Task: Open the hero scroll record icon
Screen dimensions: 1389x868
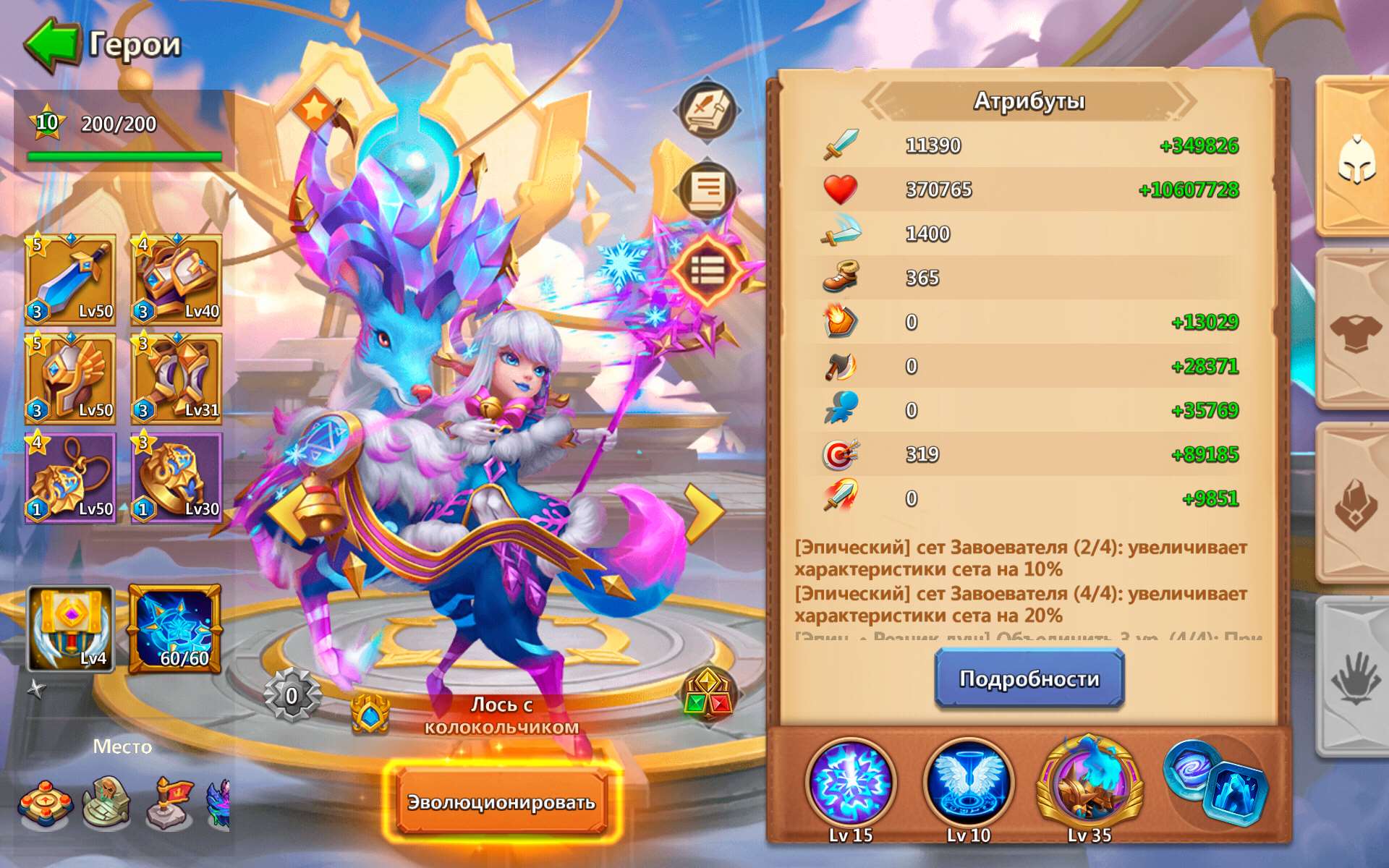Action: click(x=707, y=190)
